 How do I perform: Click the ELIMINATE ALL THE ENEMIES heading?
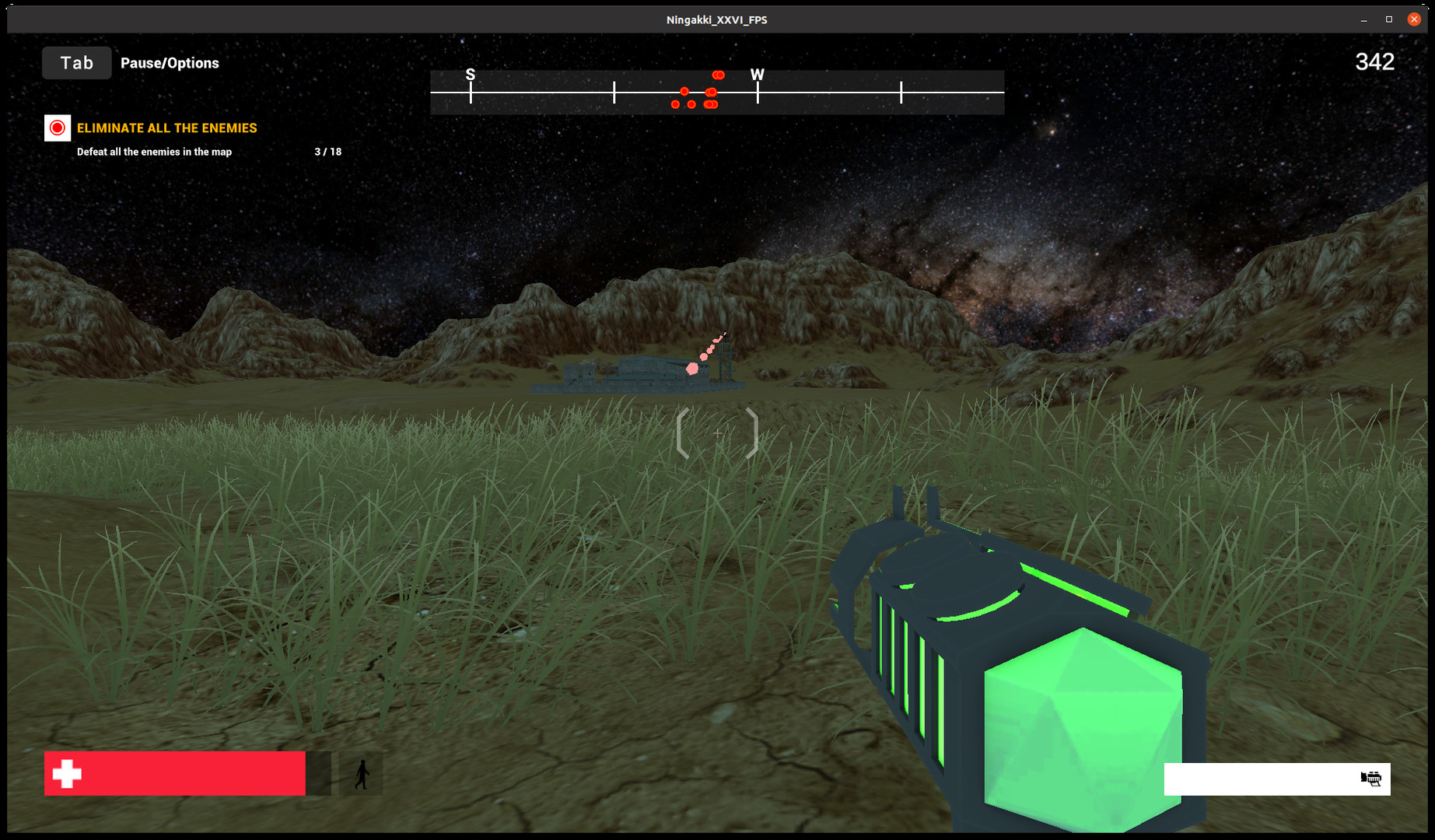coord(166,128)
